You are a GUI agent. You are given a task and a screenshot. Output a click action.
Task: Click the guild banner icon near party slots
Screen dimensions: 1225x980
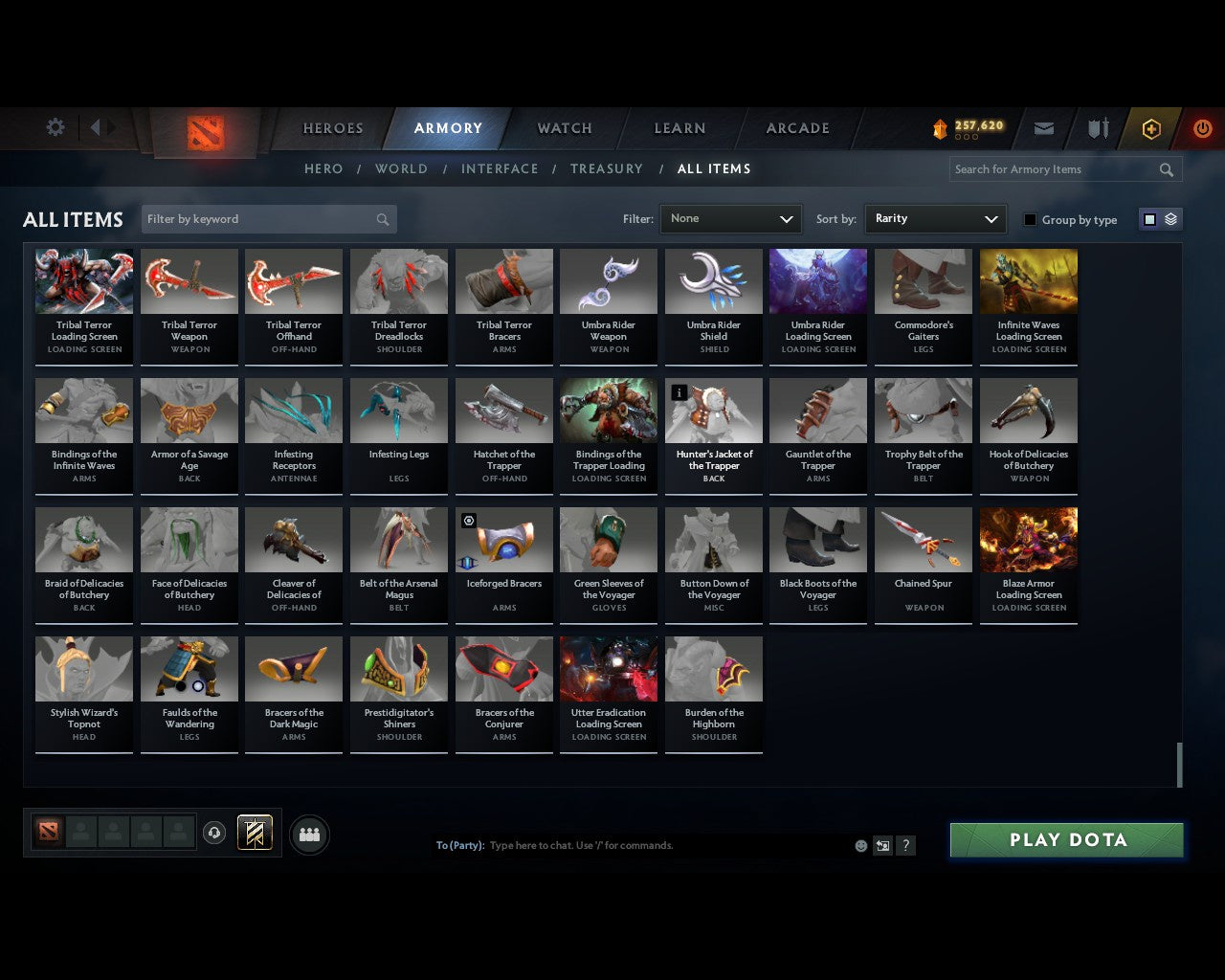255,832
